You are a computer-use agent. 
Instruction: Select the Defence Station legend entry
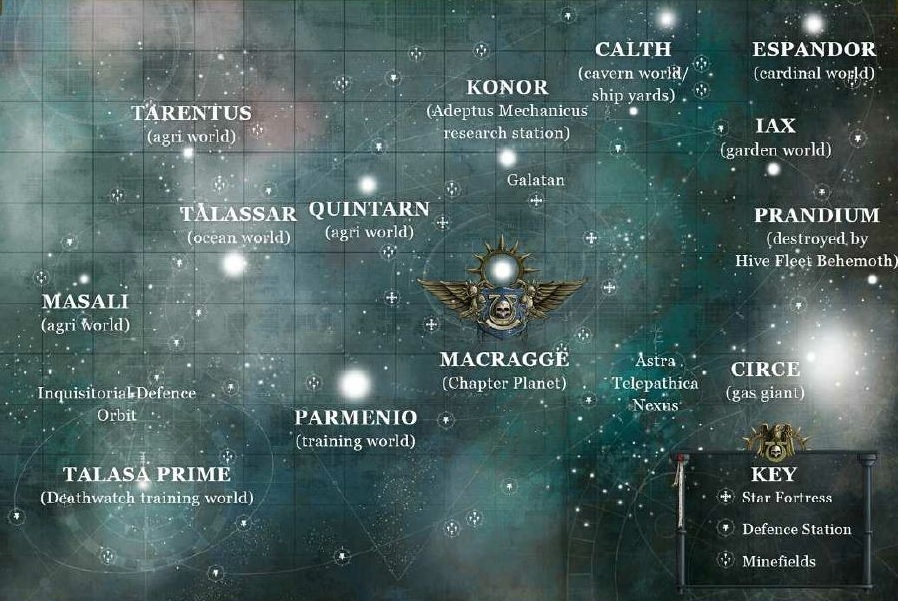tap(796, 530)
